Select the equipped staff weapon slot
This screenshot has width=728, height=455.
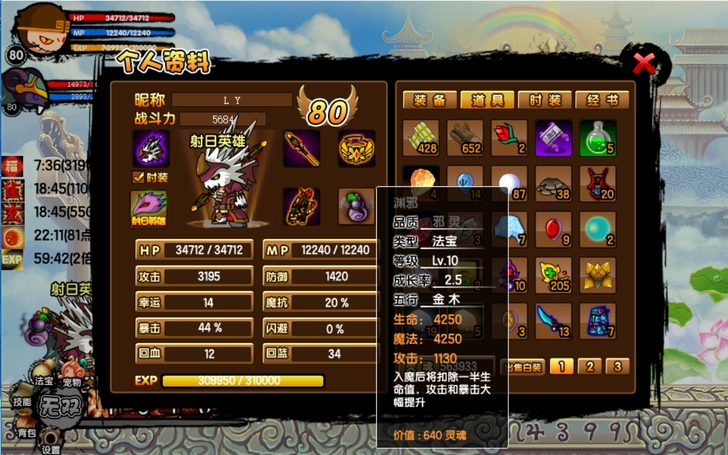[x=302, y=149]
